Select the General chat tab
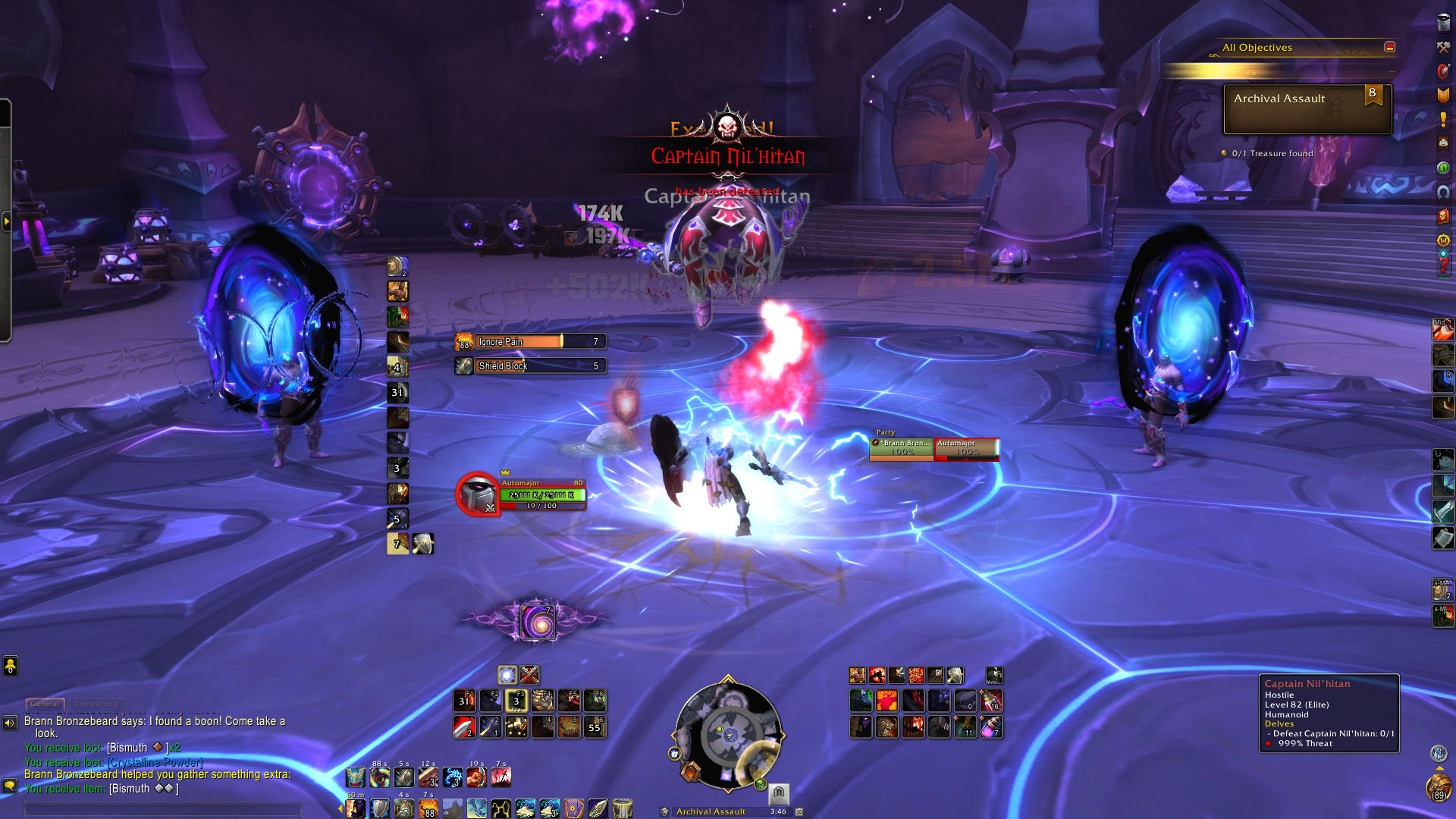 [45, 704]
